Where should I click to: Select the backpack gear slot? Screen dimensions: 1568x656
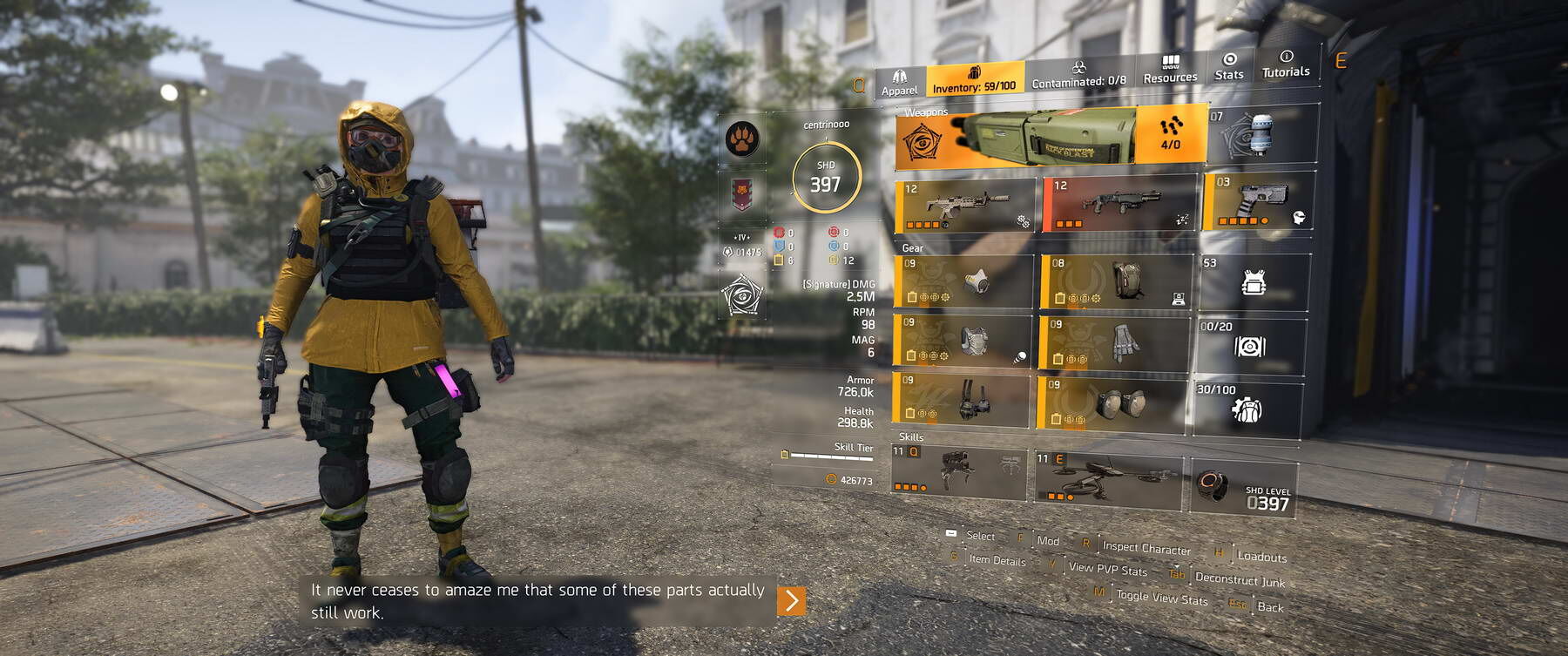tap(1116, 281)
